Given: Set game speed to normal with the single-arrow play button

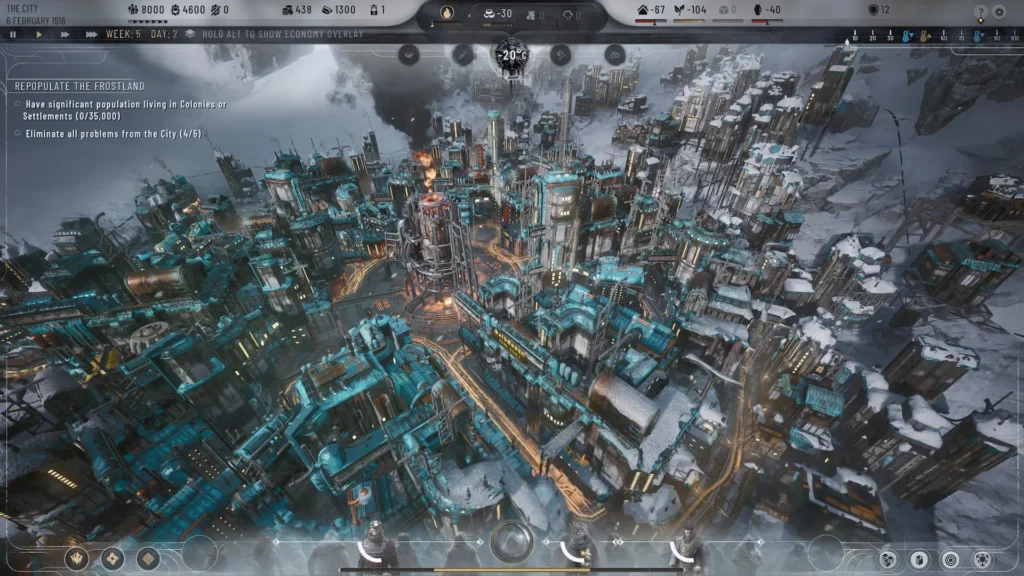Looking at the screenshot, I should click(39, 34).
